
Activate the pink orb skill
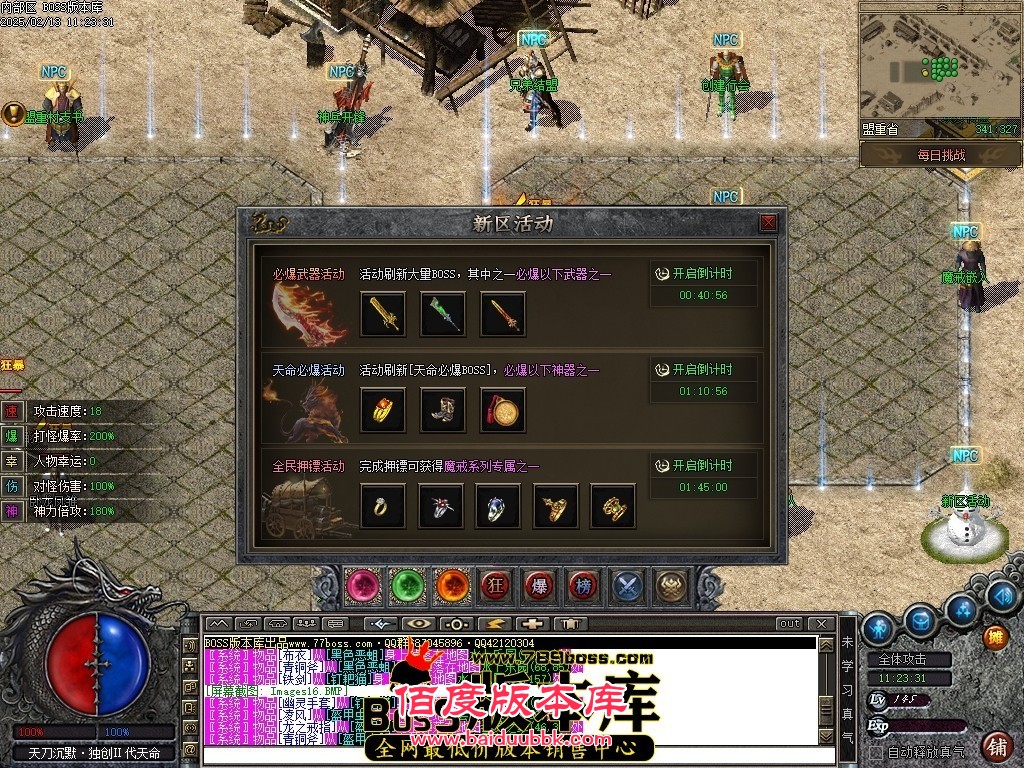[x=363, y=585]
